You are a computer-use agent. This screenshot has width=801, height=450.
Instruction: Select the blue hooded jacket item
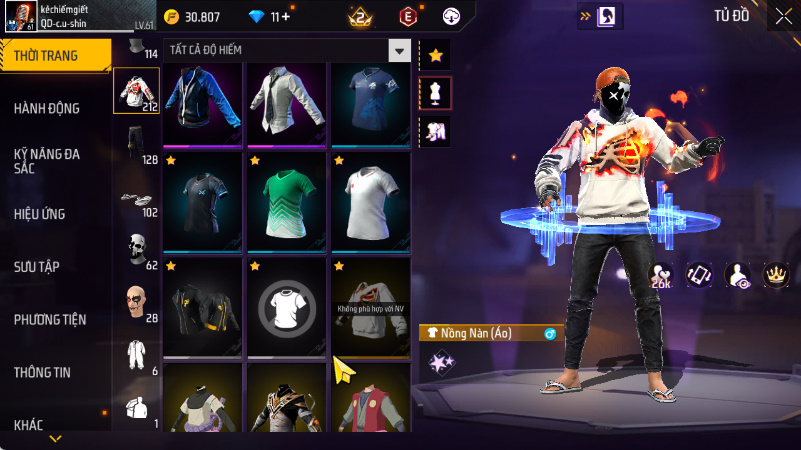(x=203, y=103)
